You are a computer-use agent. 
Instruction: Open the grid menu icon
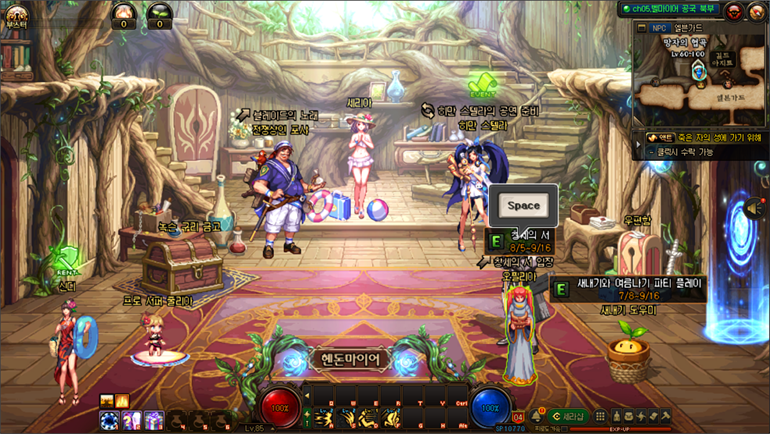[x=600, y=416]
